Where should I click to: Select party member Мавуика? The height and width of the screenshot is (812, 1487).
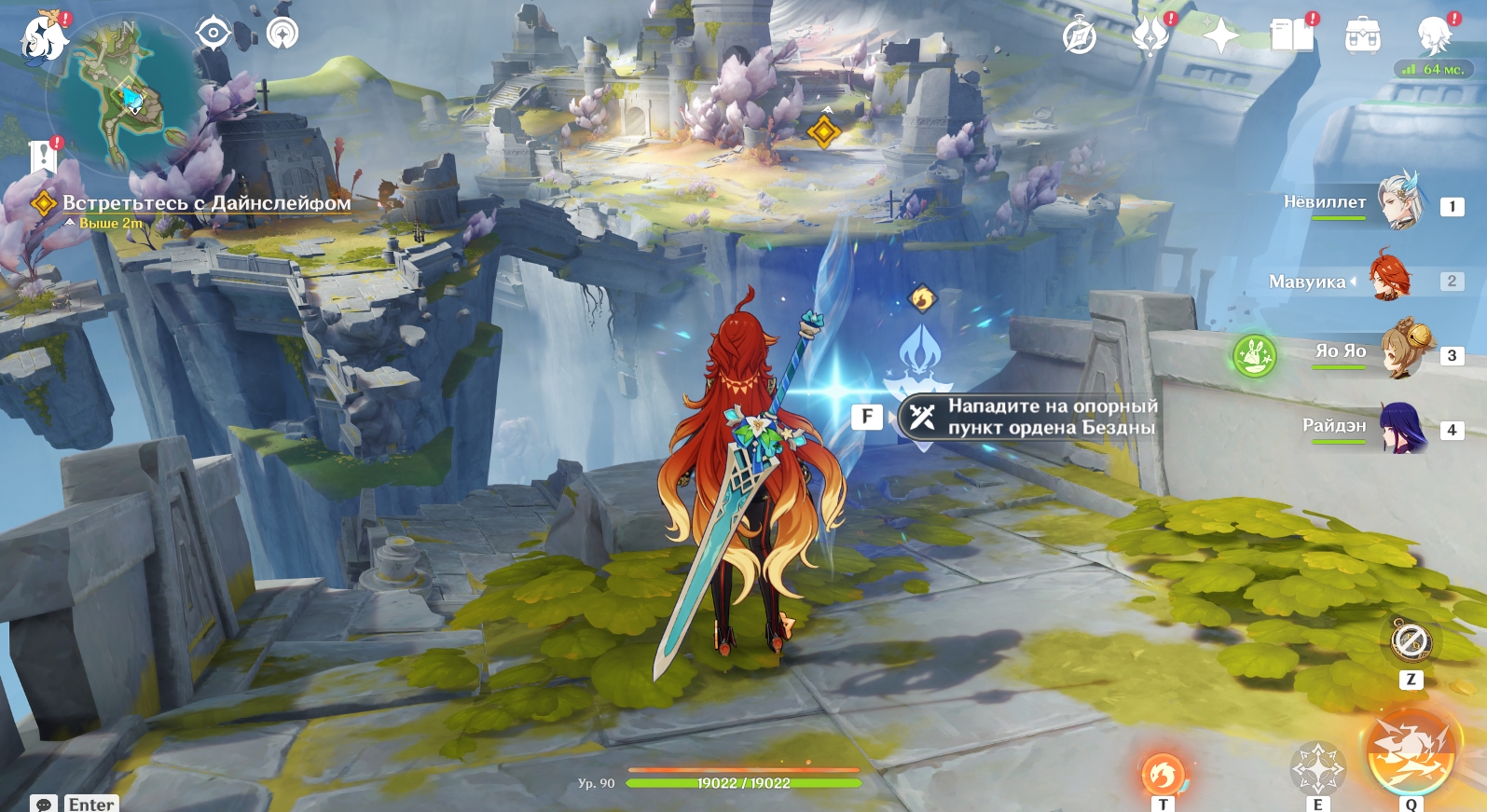(x=1389, y=278)
